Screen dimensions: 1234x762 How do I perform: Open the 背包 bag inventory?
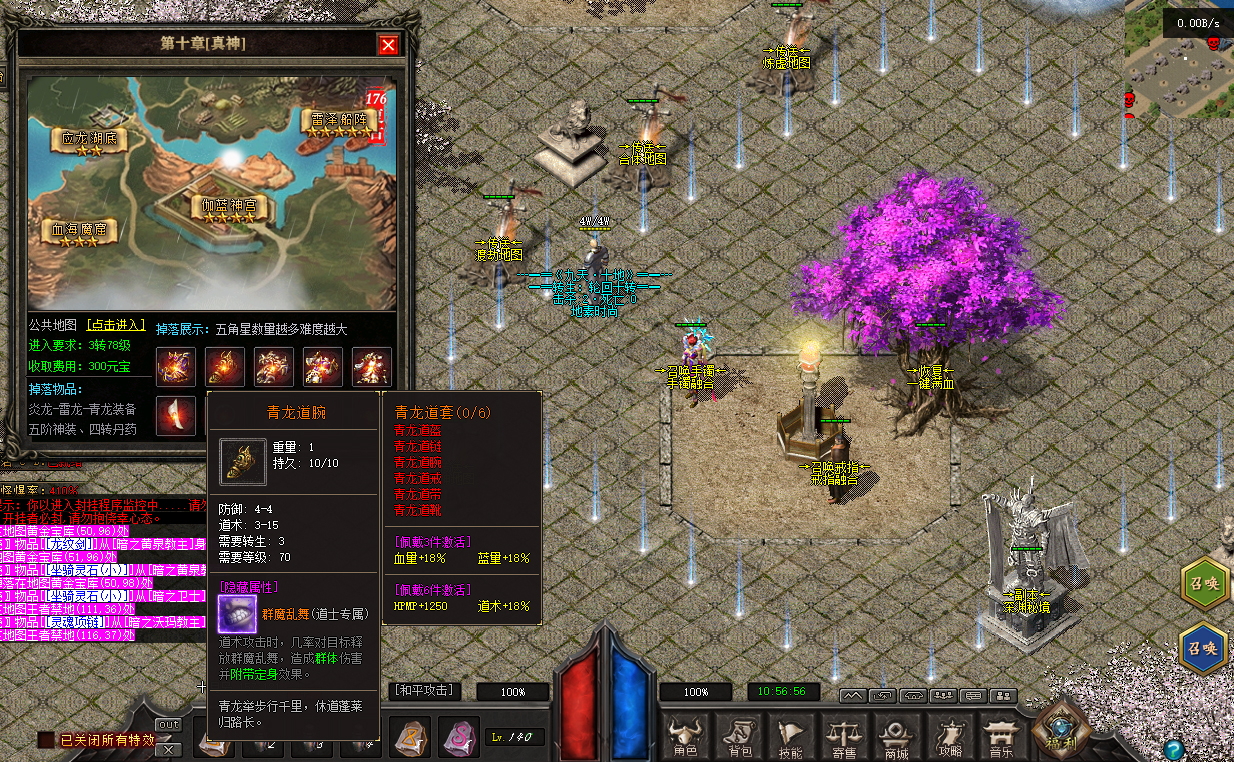(739, 738)
